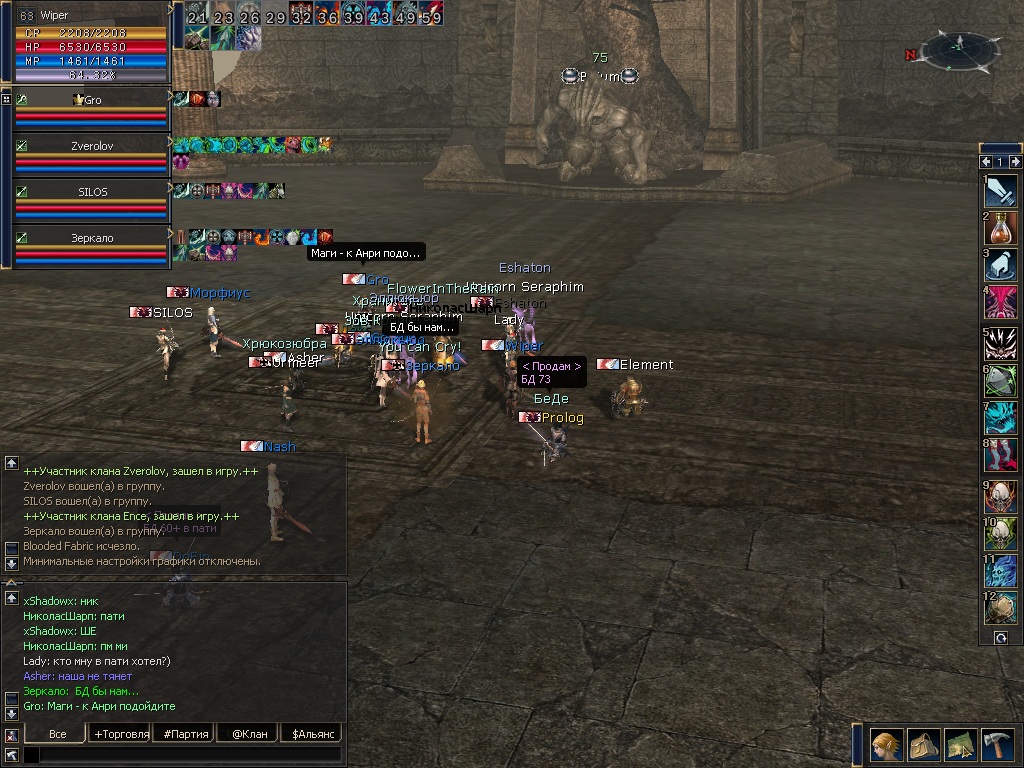1024x768 pixels.
Task: Switch to the @Клан clan chat tab
Action: pos(249,734)
